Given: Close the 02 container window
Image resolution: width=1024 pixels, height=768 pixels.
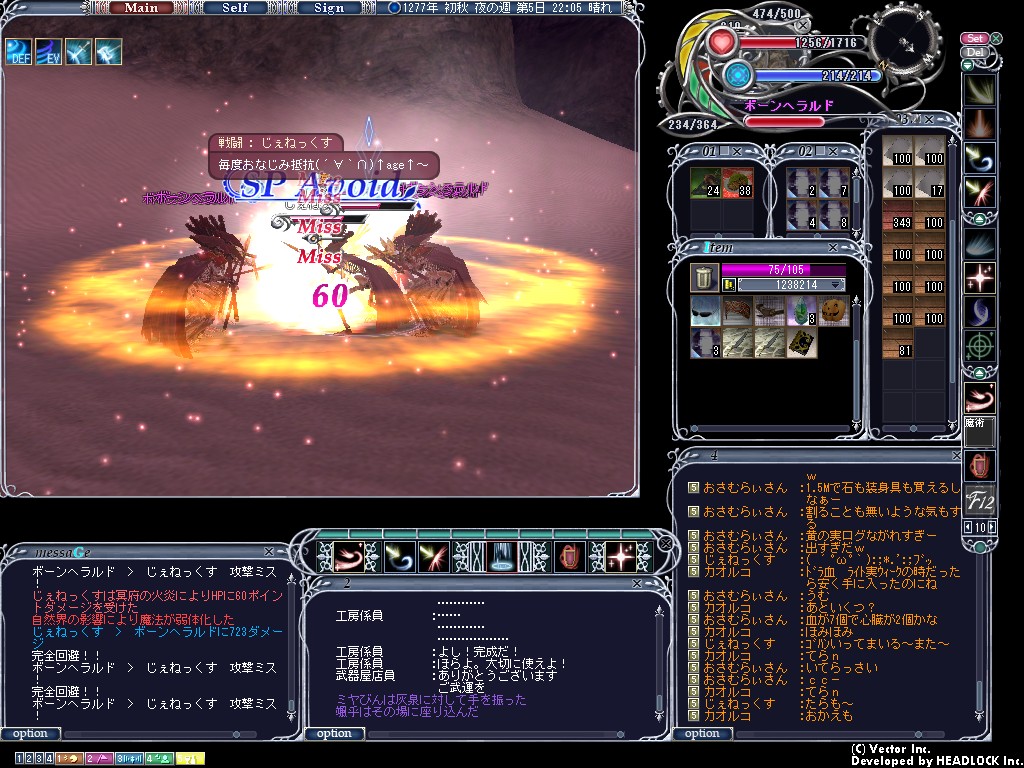Looking at the screenshot, I should 835,151.
